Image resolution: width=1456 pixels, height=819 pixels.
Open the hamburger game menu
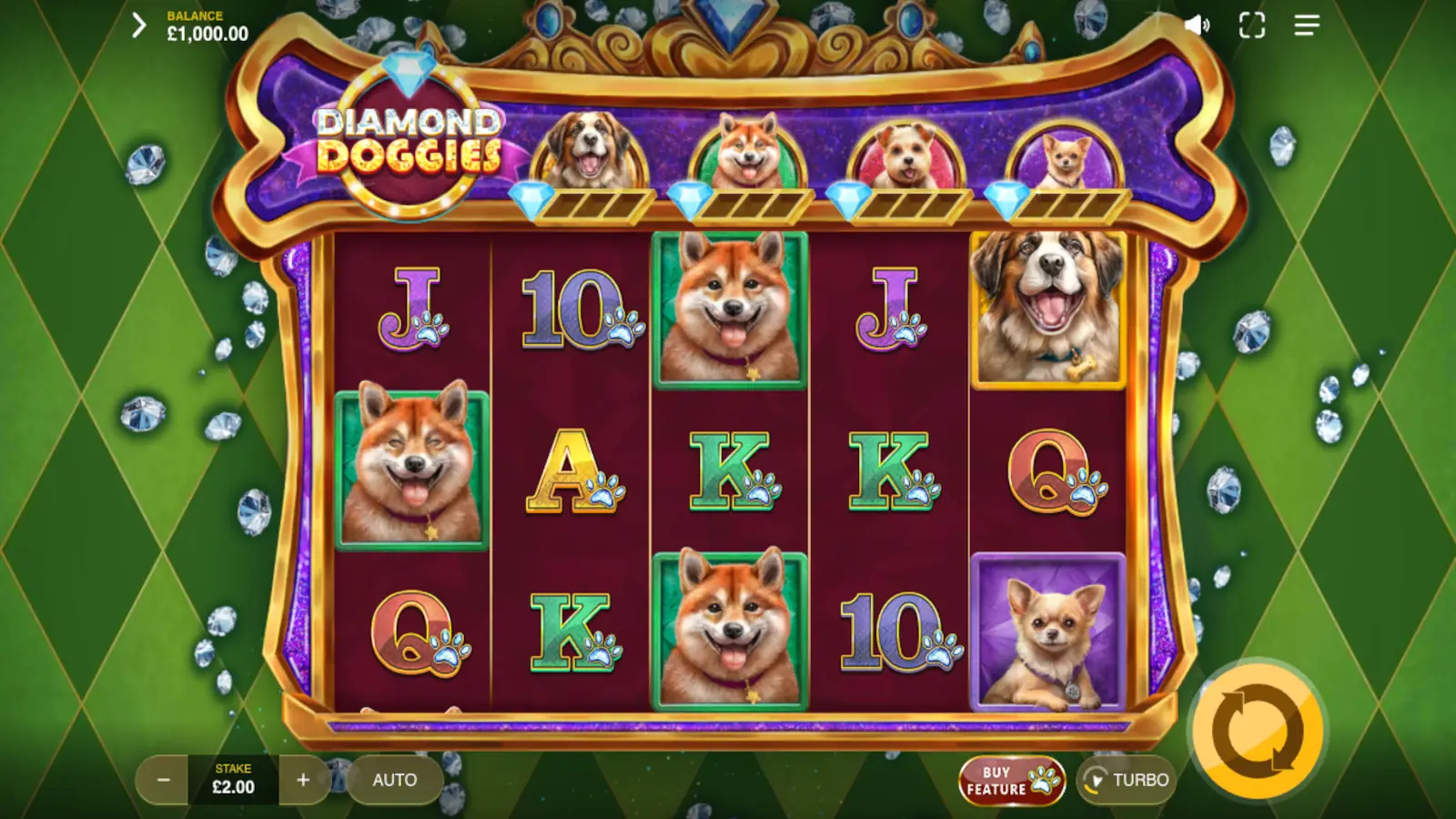[x=1307, y=25]
